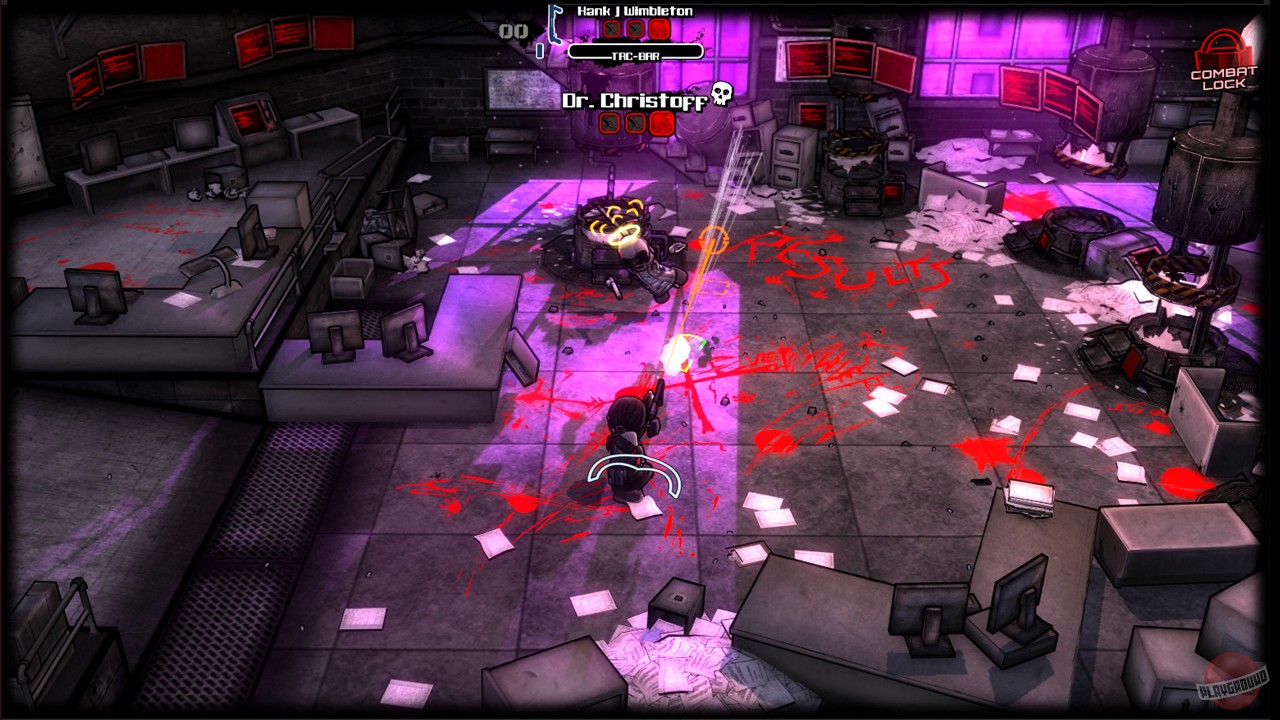Click the Hank J Wimbleton nameplate

[x=636, y=11]
